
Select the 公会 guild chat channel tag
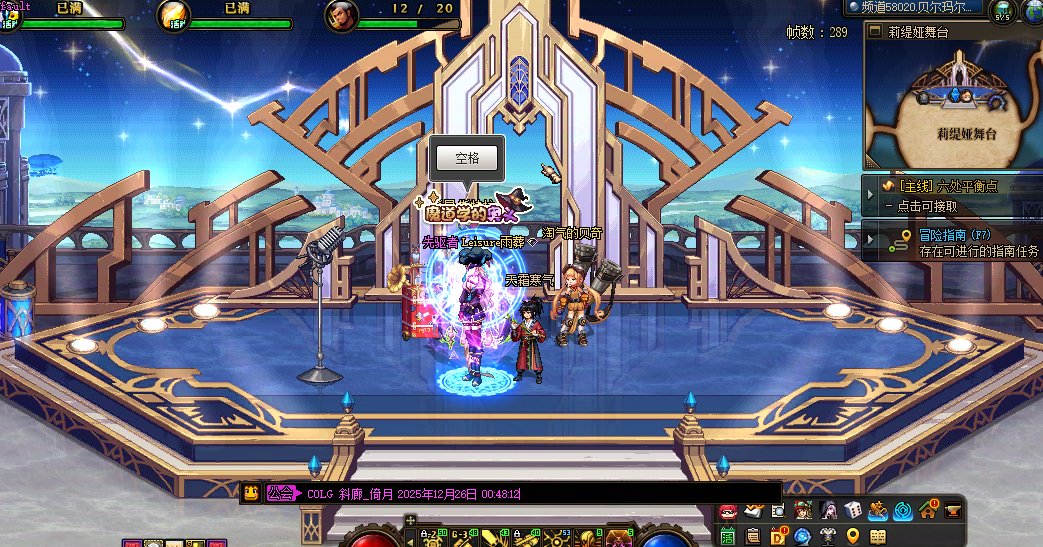click(x=282, y=493)
